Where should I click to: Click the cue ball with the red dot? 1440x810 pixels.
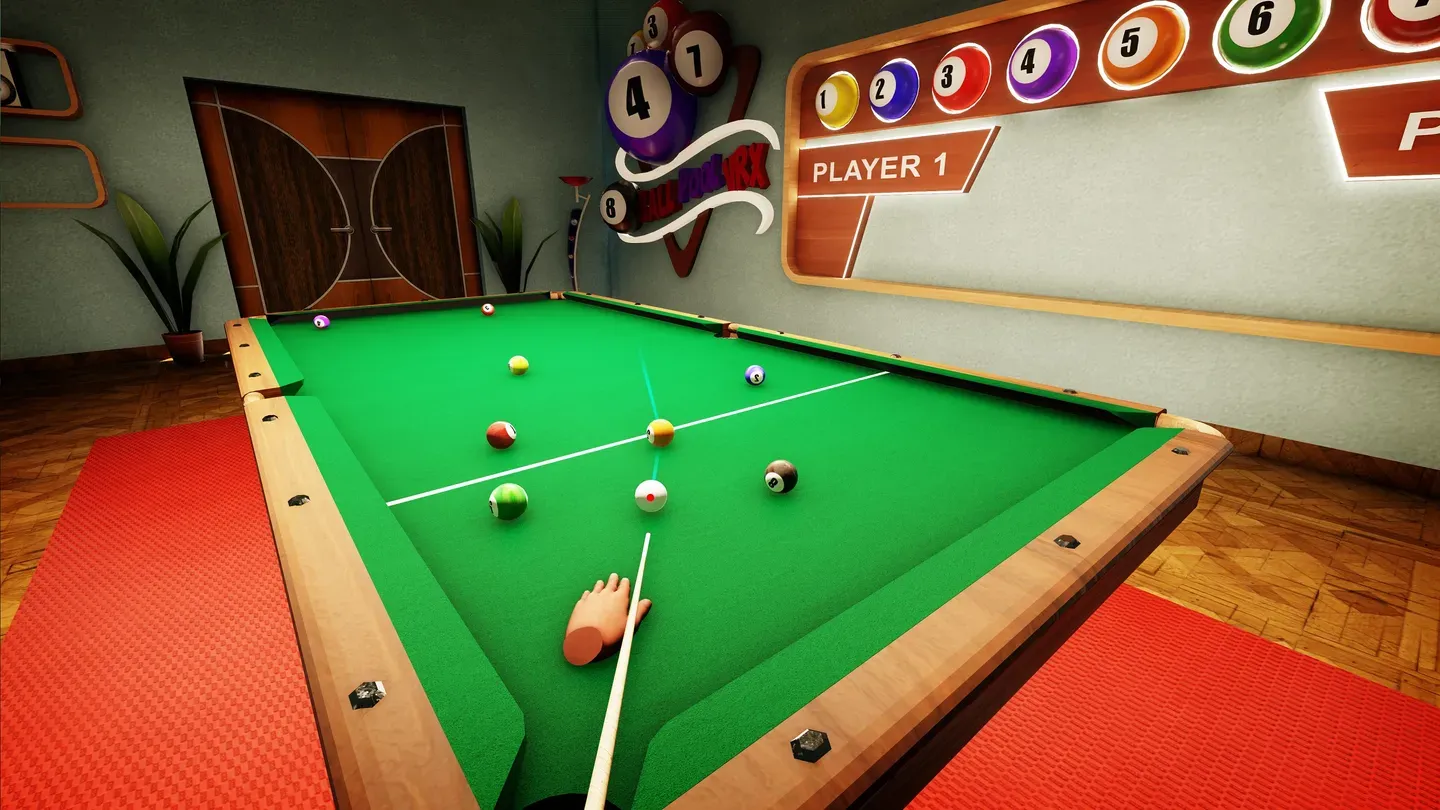pyautogui.click(x=649, y=495)
